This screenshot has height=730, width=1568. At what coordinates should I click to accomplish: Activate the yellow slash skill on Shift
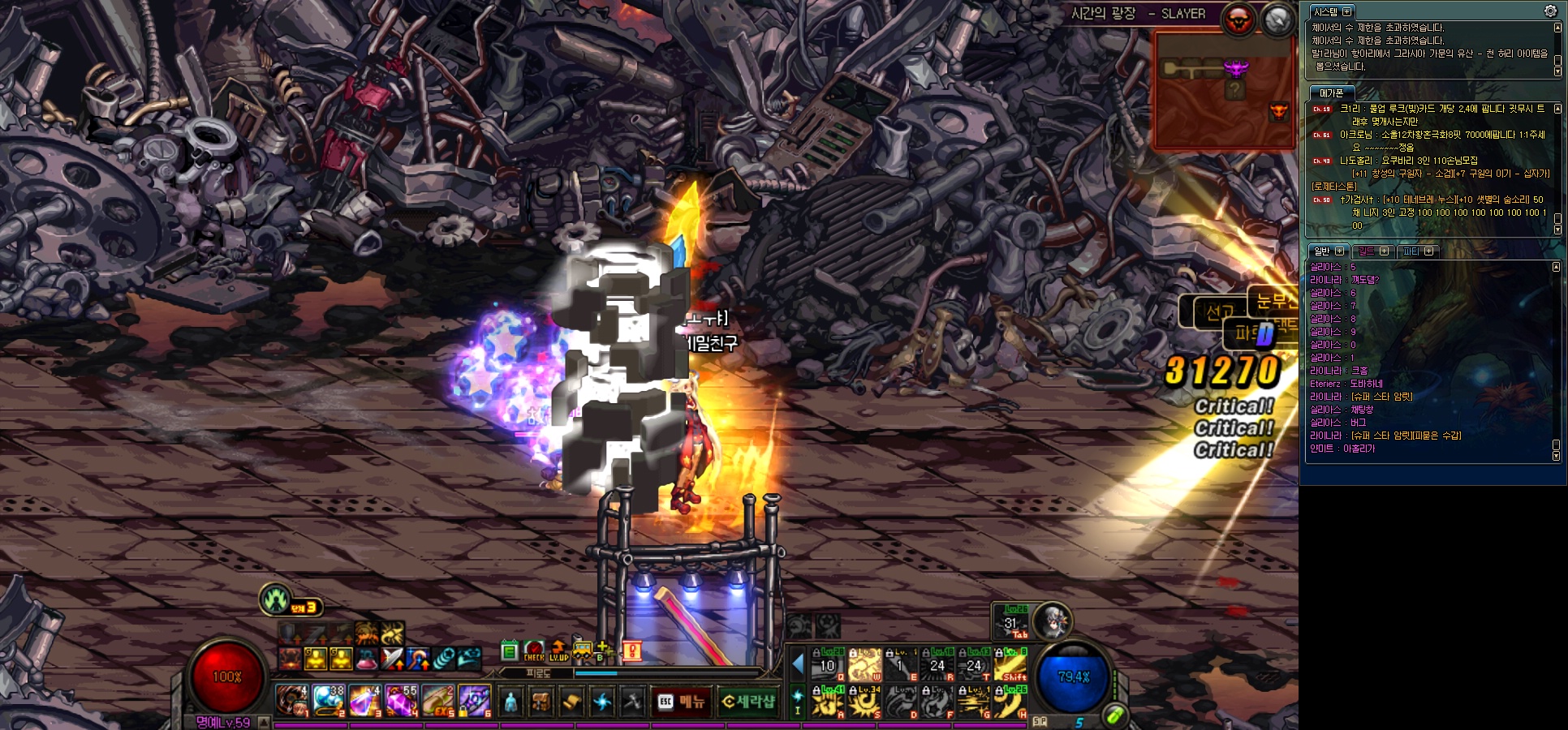click(1011, 664)
